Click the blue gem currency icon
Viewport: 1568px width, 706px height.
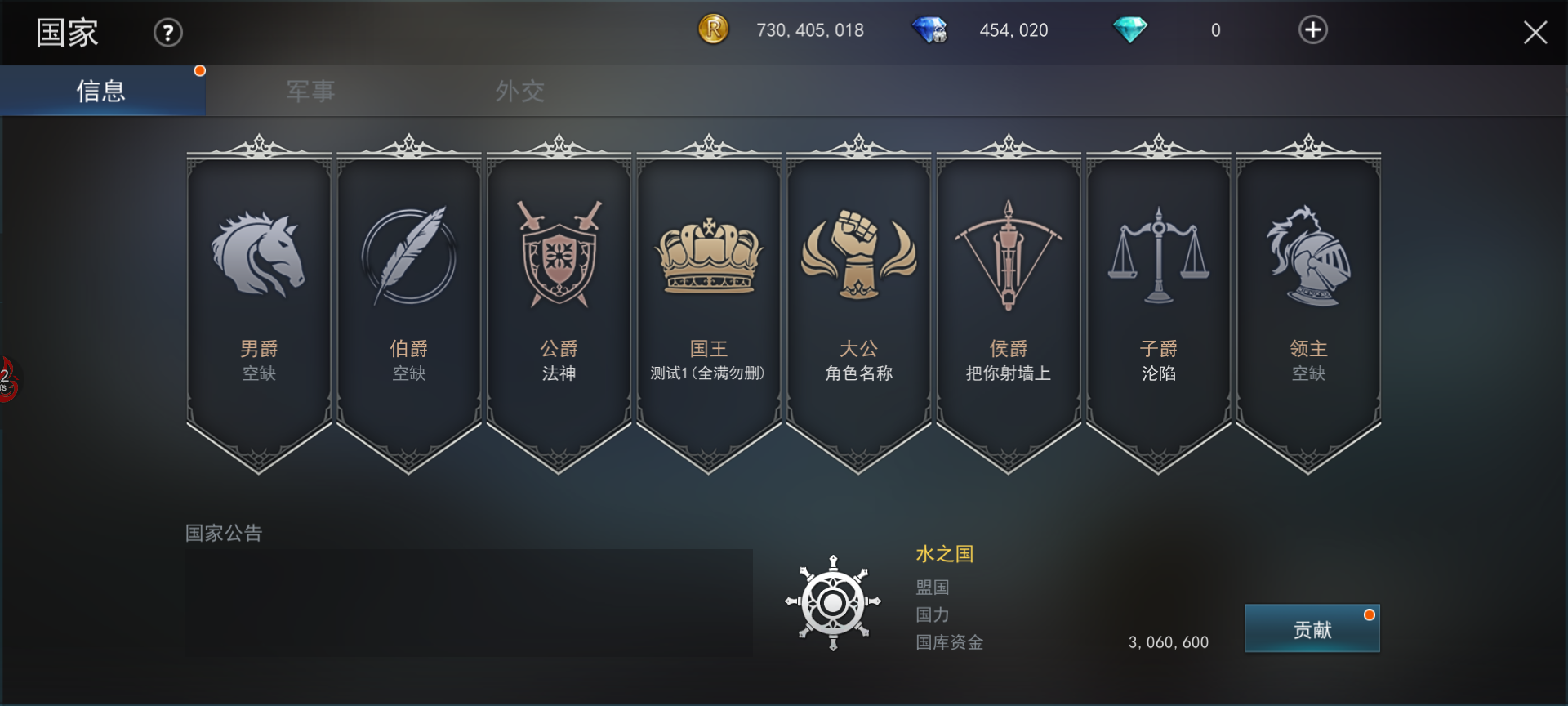pos(931,29)
